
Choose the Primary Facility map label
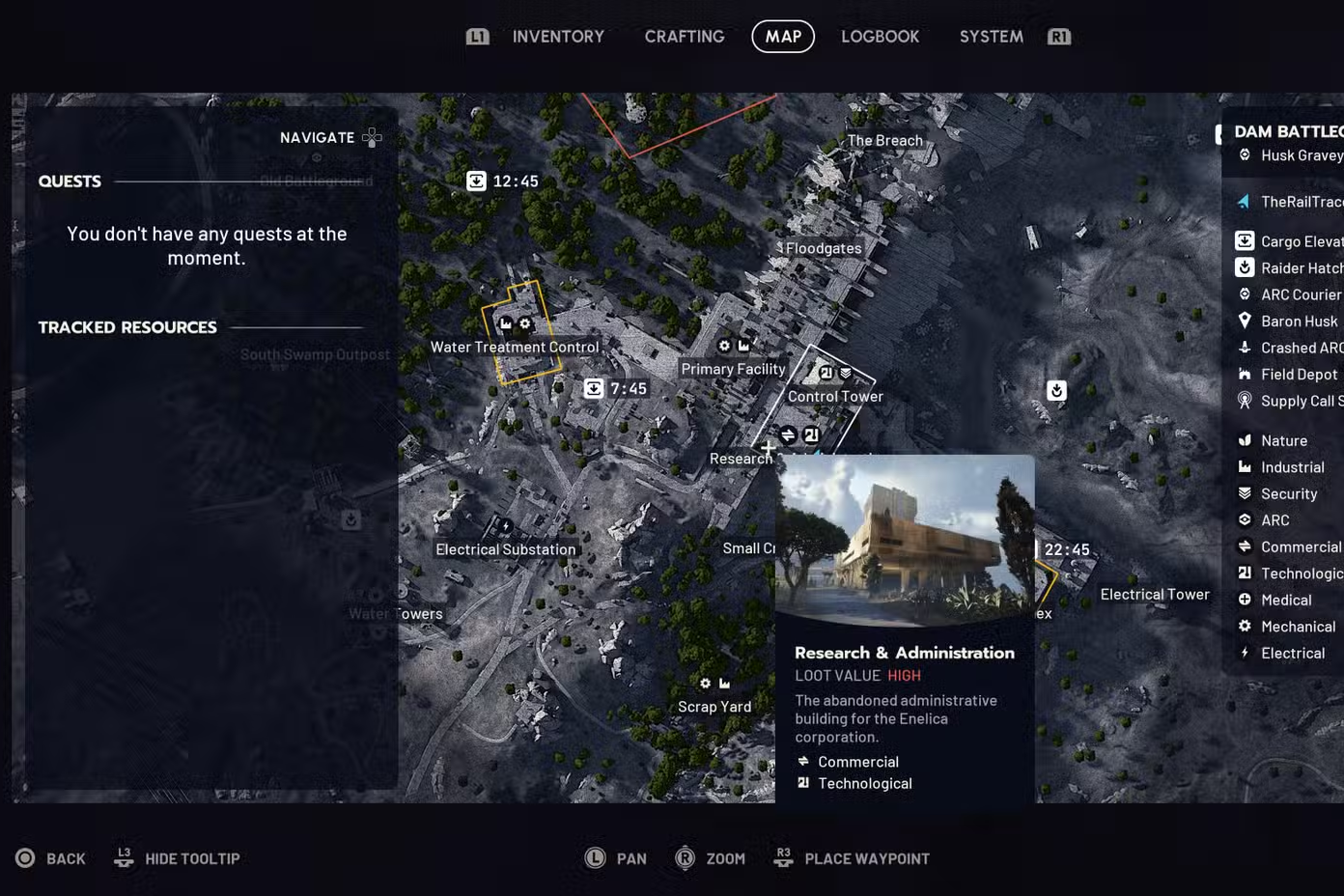pos(733,369)
